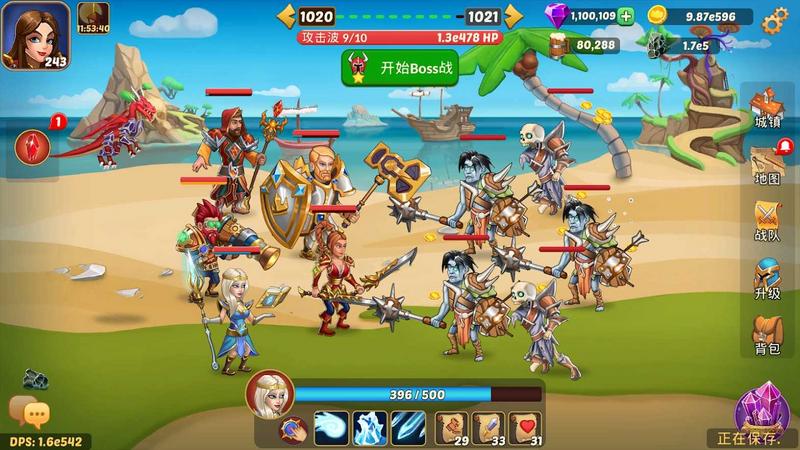Go to previous stage with left arrow
This screenshot has height=450, width=800.
coord(286,15)
